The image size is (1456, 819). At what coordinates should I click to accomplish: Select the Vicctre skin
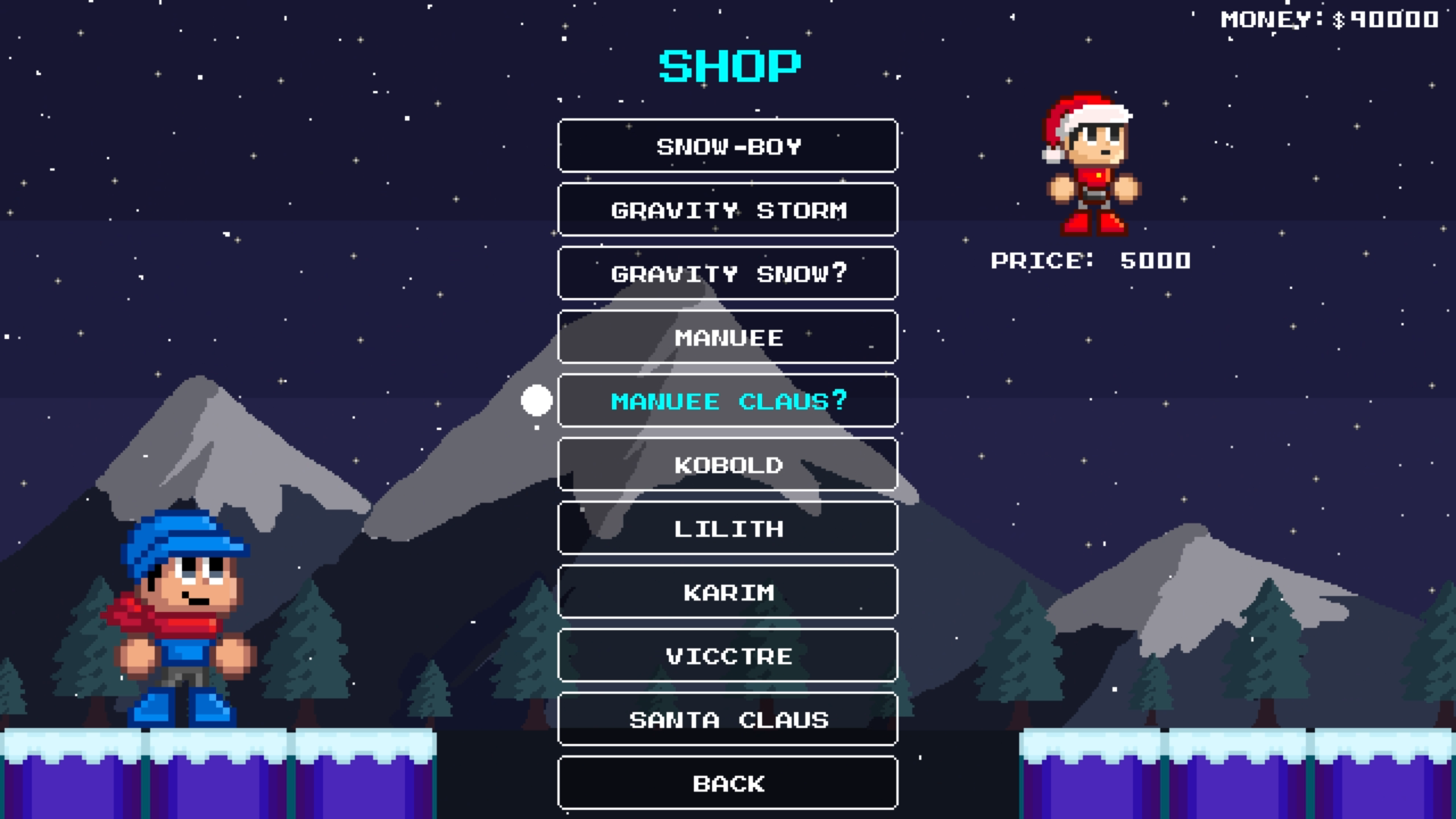(726, 656)
